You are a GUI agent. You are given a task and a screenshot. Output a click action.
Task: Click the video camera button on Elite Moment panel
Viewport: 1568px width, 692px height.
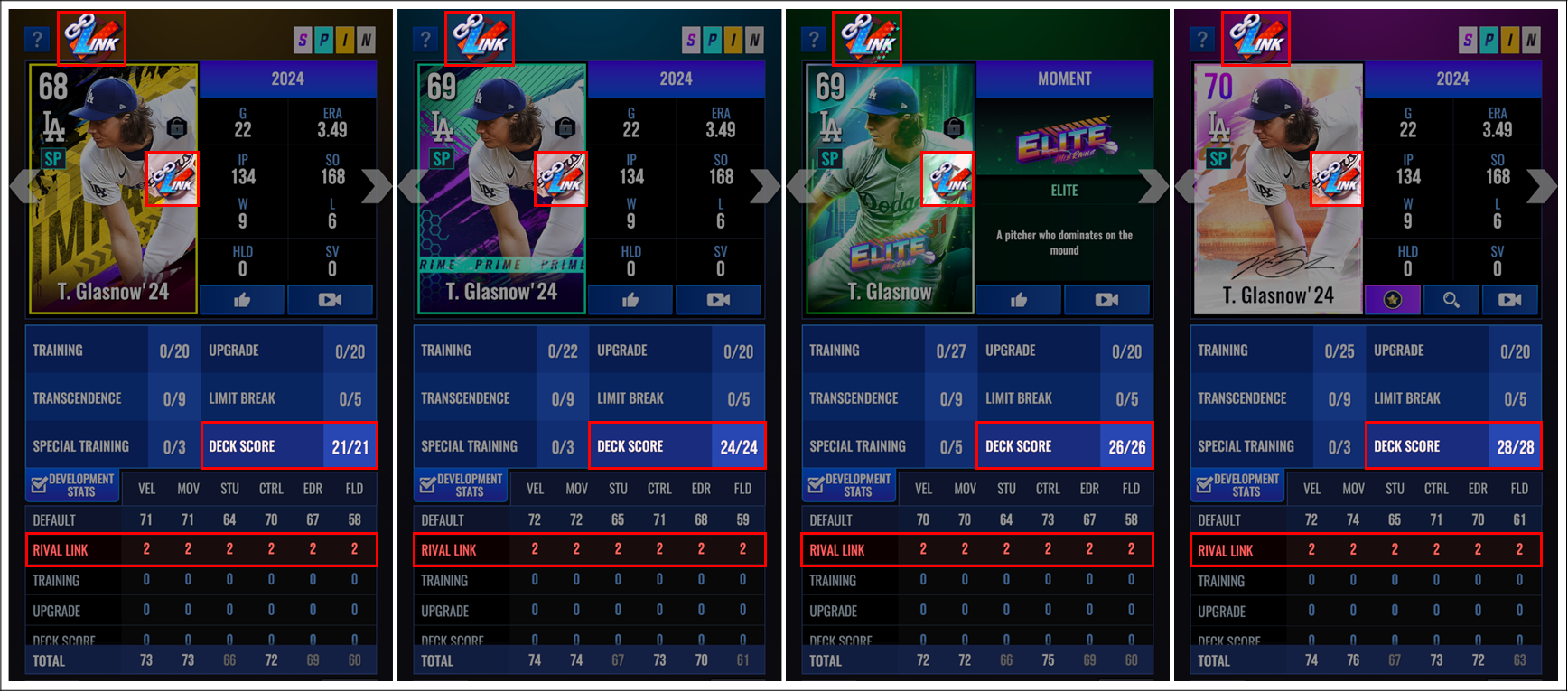(x=1106, y=300)
